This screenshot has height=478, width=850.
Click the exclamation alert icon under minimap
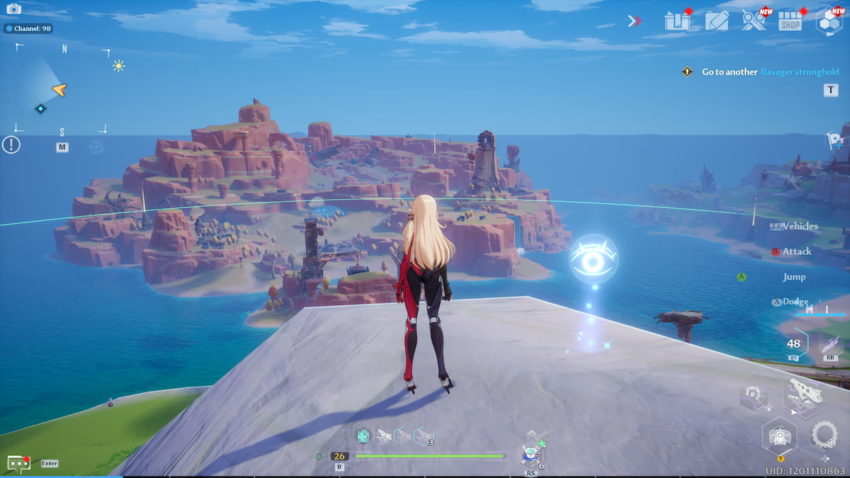[11, 145]
